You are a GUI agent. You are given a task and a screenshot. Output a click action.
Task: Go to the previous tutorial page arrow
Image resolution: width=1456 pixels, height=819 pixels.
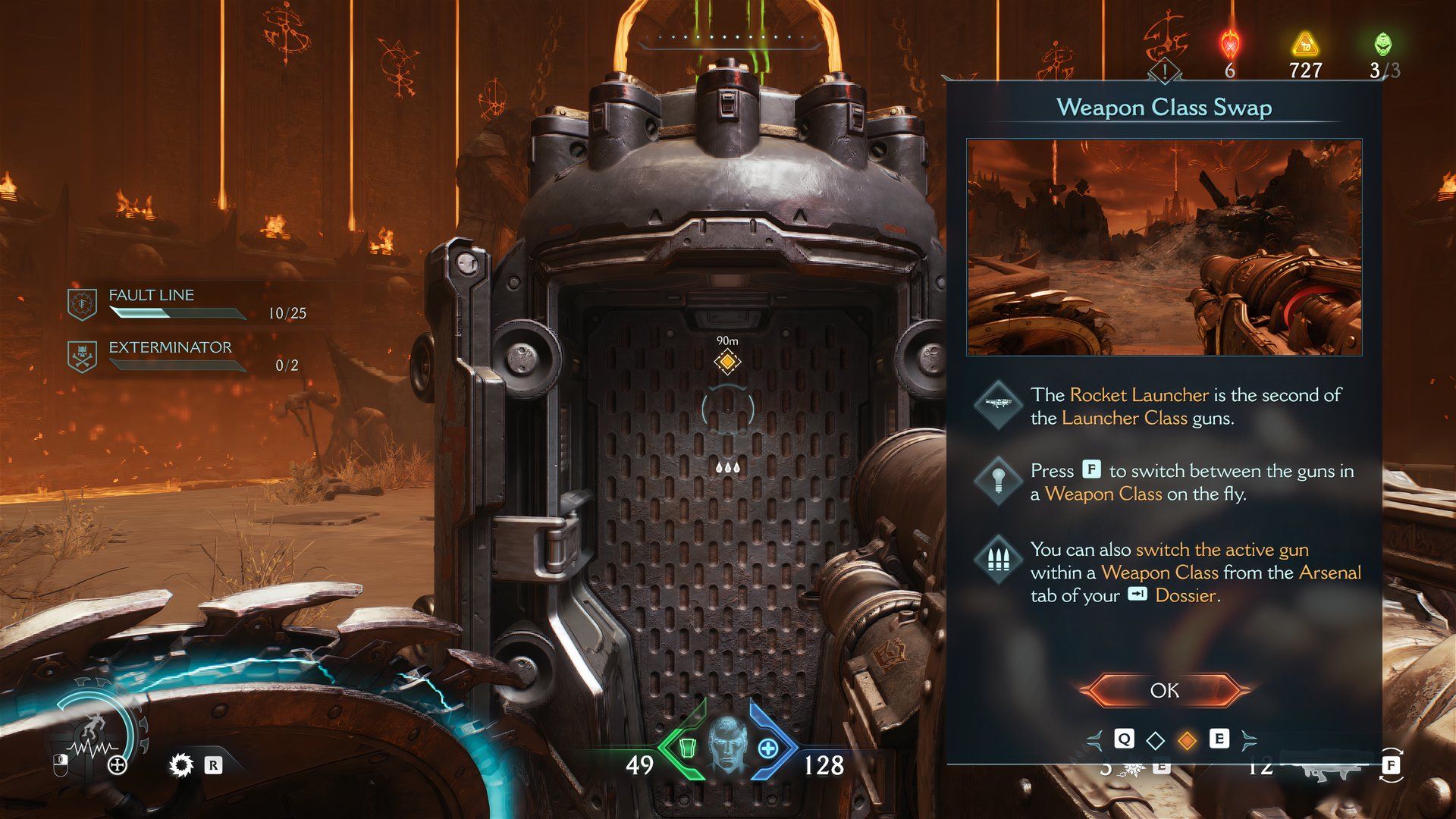[x=1095, y=739]
